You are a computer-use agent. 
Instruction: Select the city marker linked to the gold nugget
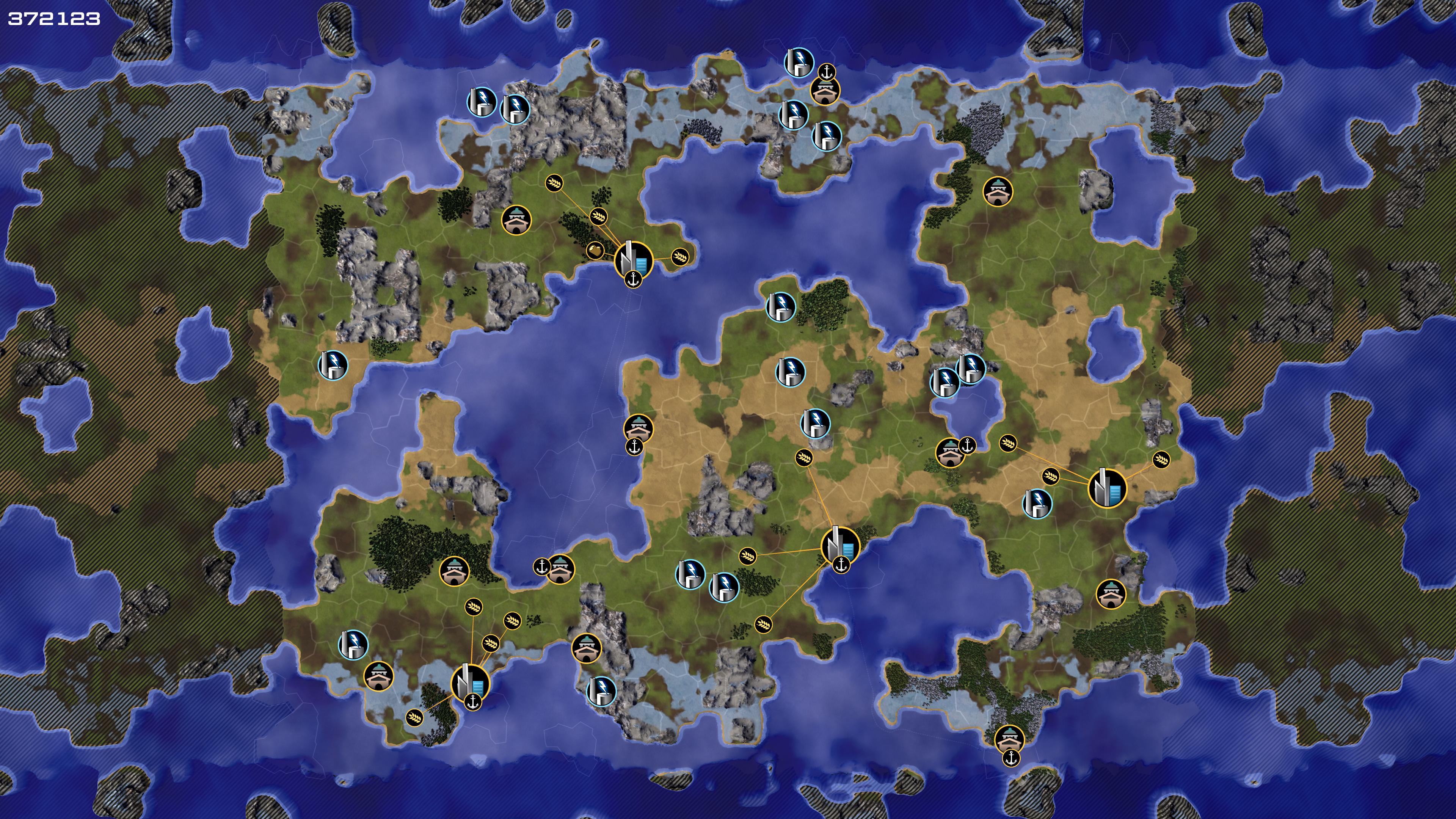click(x=633, y=260)
